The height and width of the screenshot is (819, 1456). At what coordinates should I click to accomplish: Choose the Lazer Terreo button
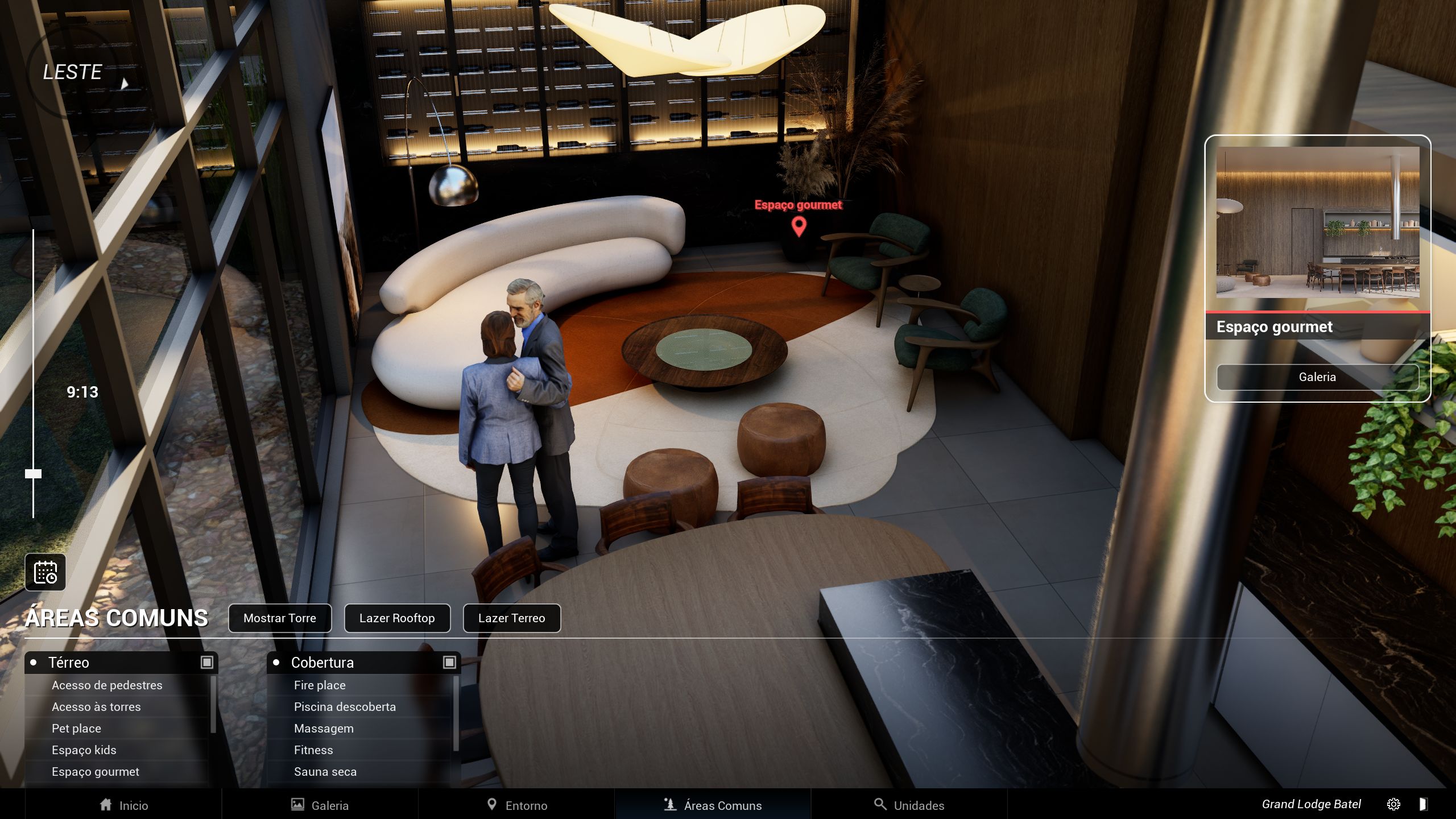click(511, 618)
